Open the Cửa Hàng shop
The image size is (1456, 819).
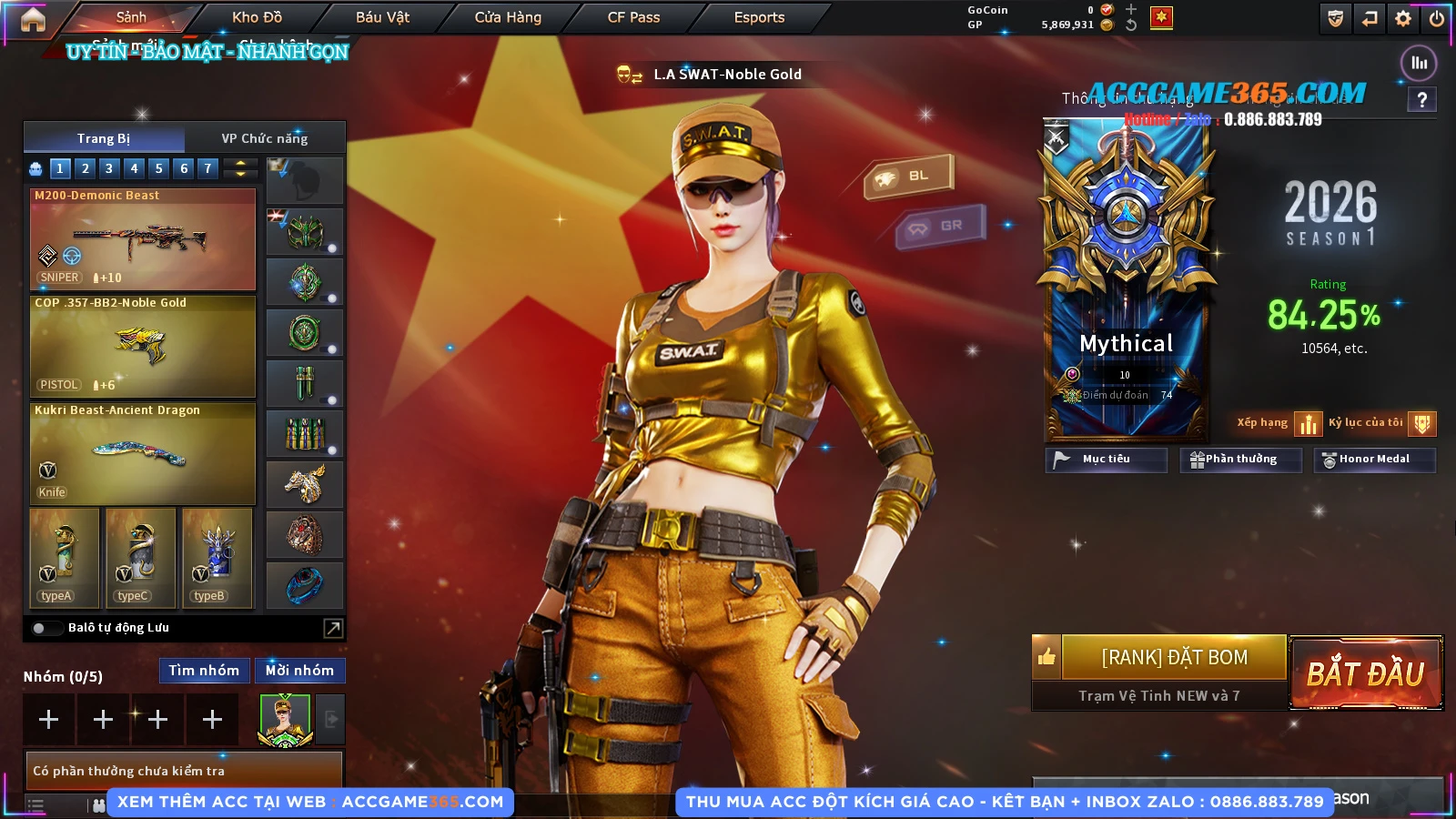508,17
